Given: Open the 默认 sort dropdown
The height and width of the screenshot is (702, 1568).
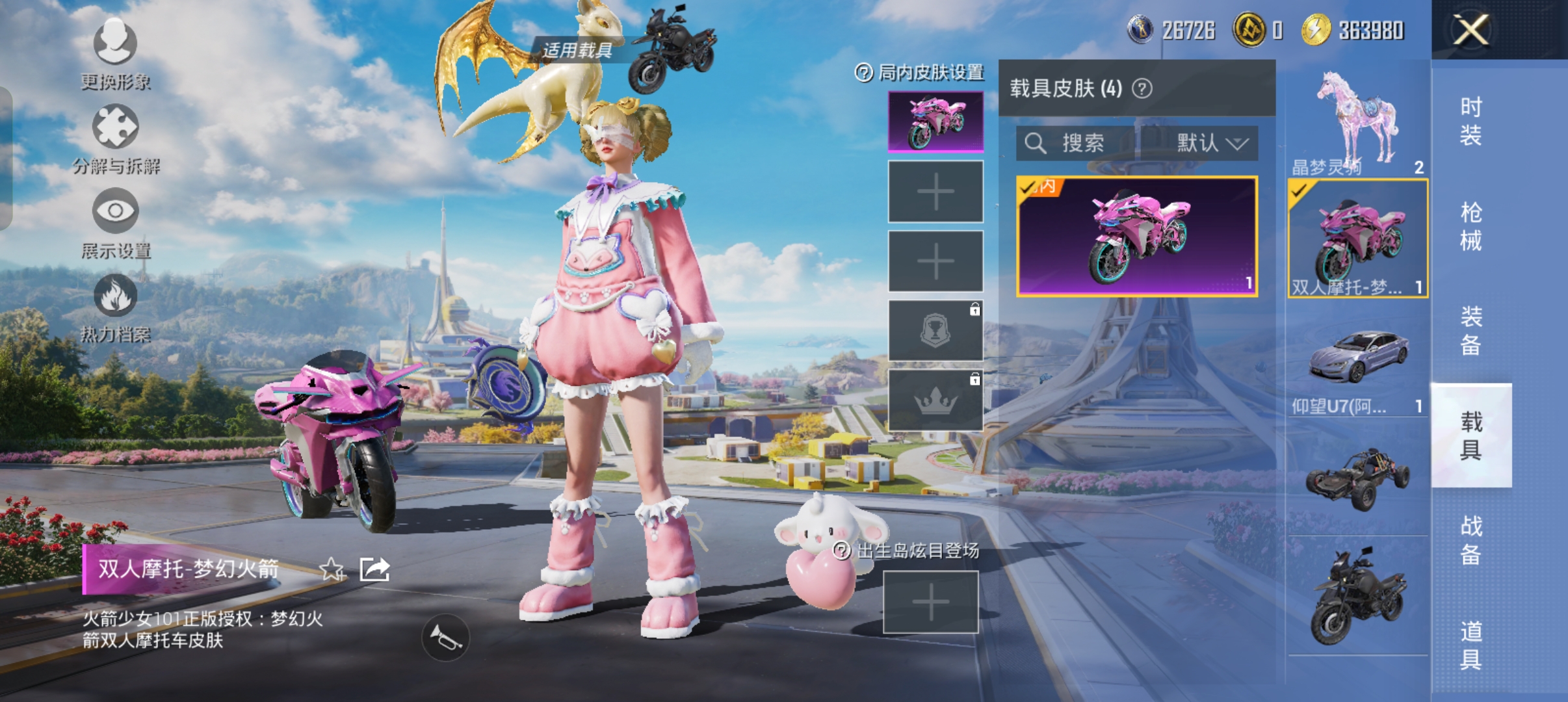Looking at the screenshot, I should coord(1200,143).
